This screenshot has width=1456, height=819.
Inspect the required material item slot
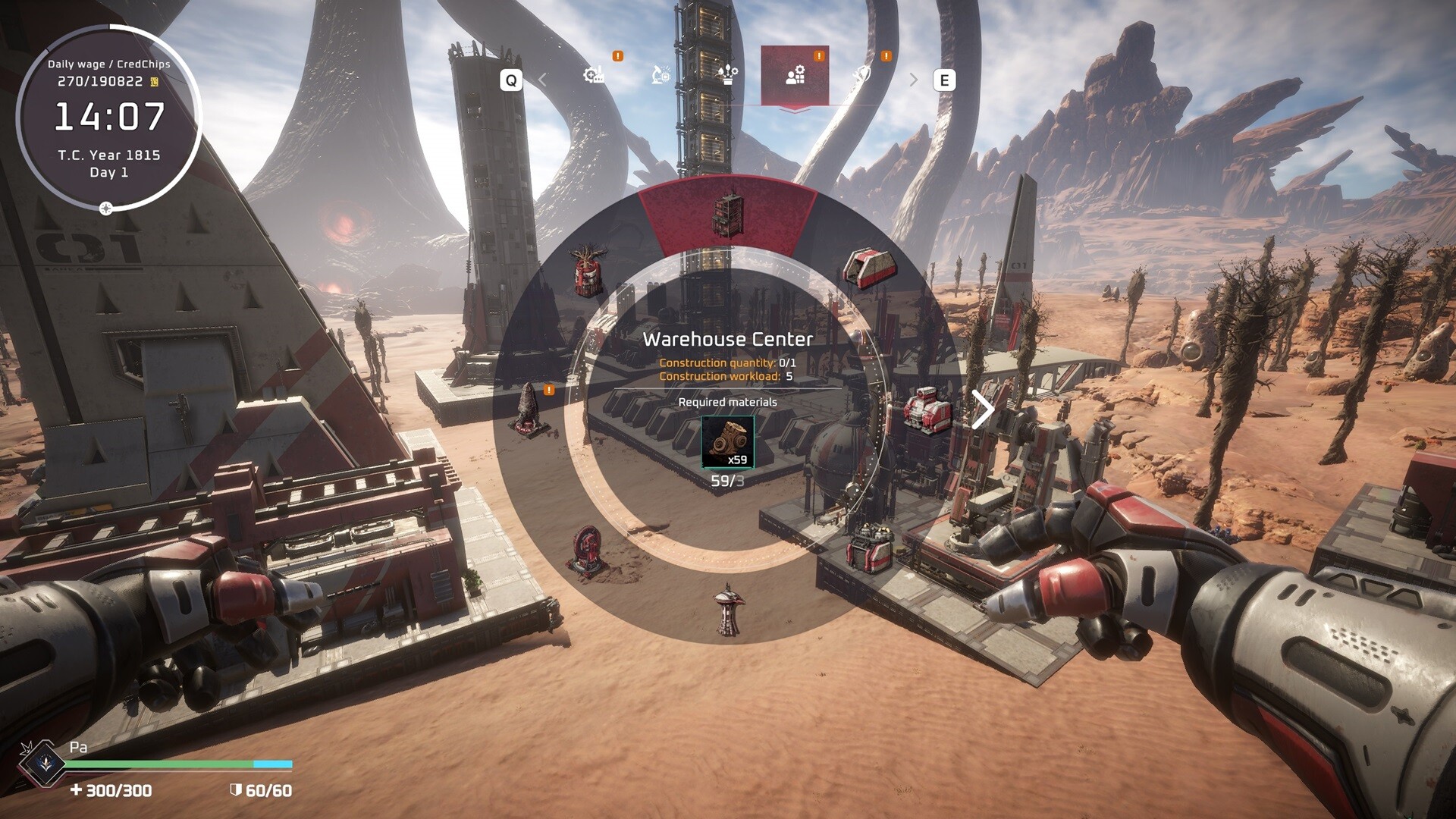click(x=728, y=441)
